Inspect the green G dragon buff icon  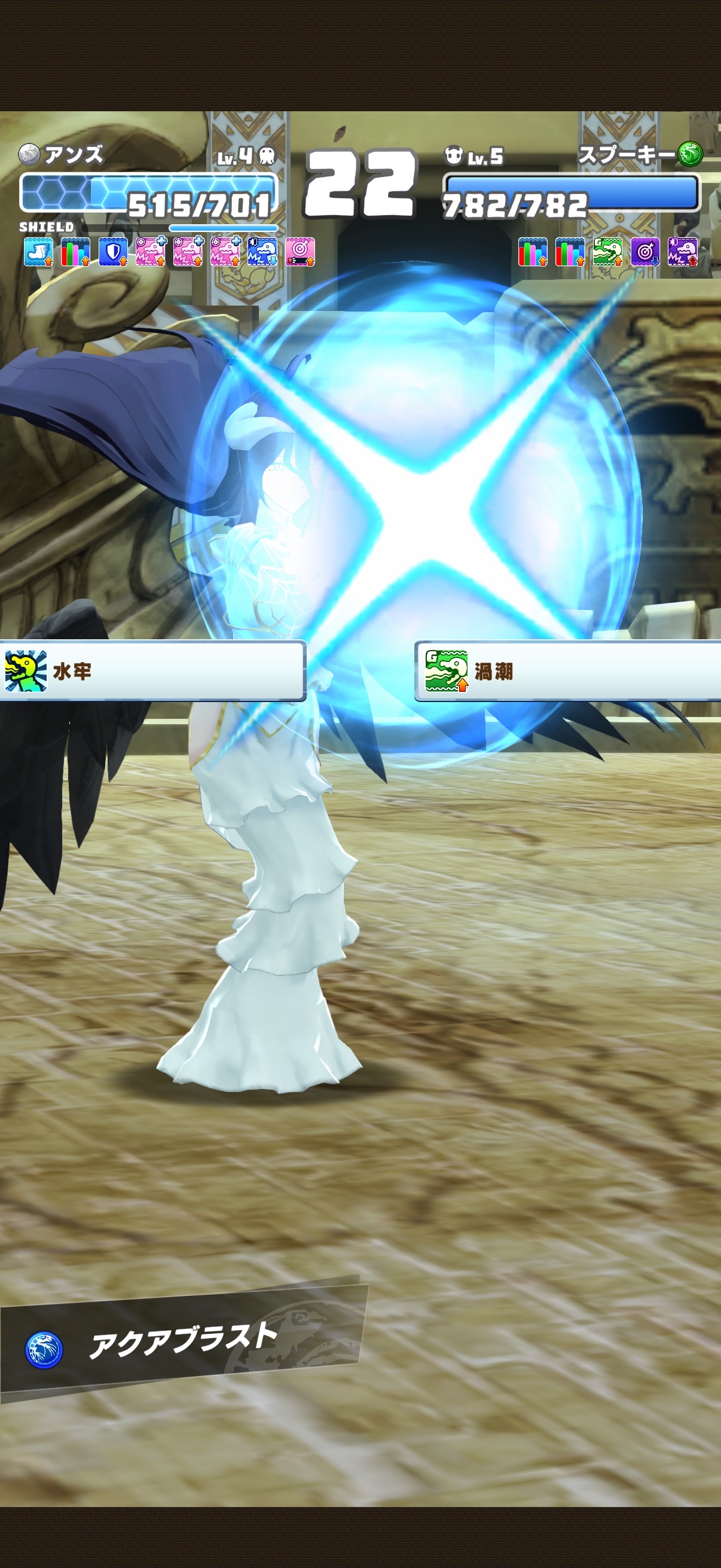(x=607, y=252)
